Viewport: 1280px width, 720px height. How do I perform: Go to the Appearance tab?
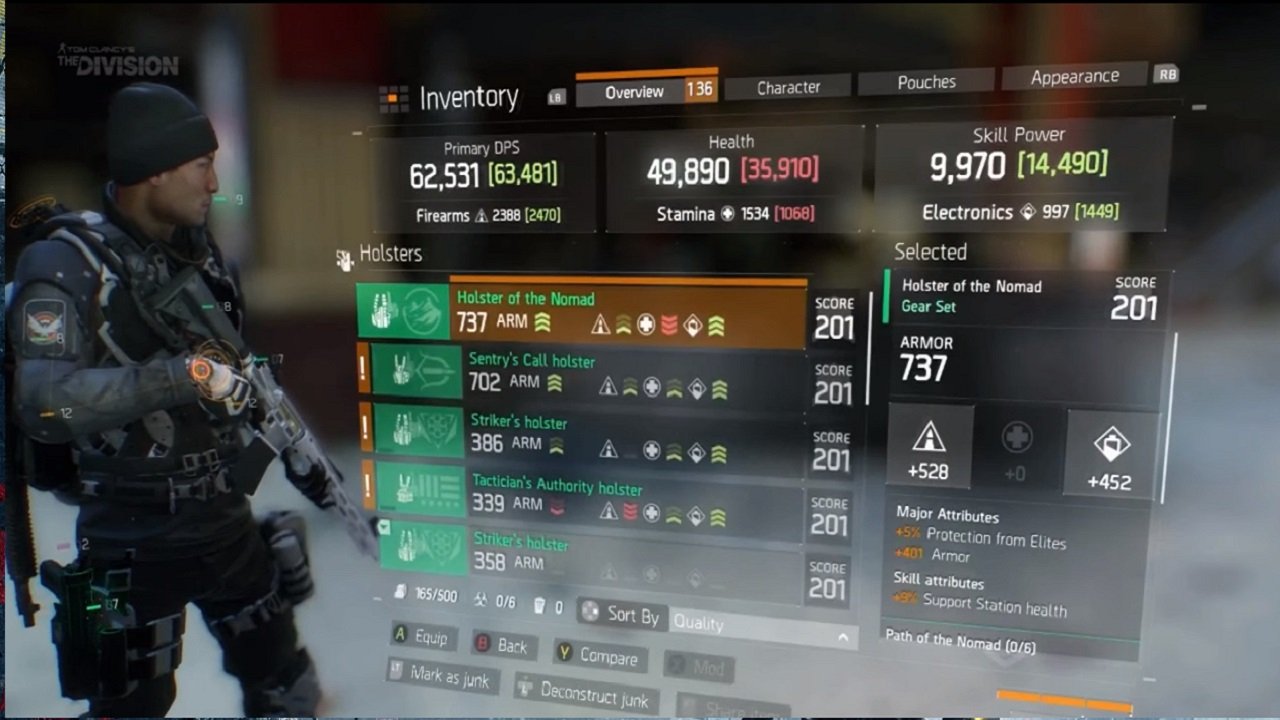click(x=1074, y=77)
